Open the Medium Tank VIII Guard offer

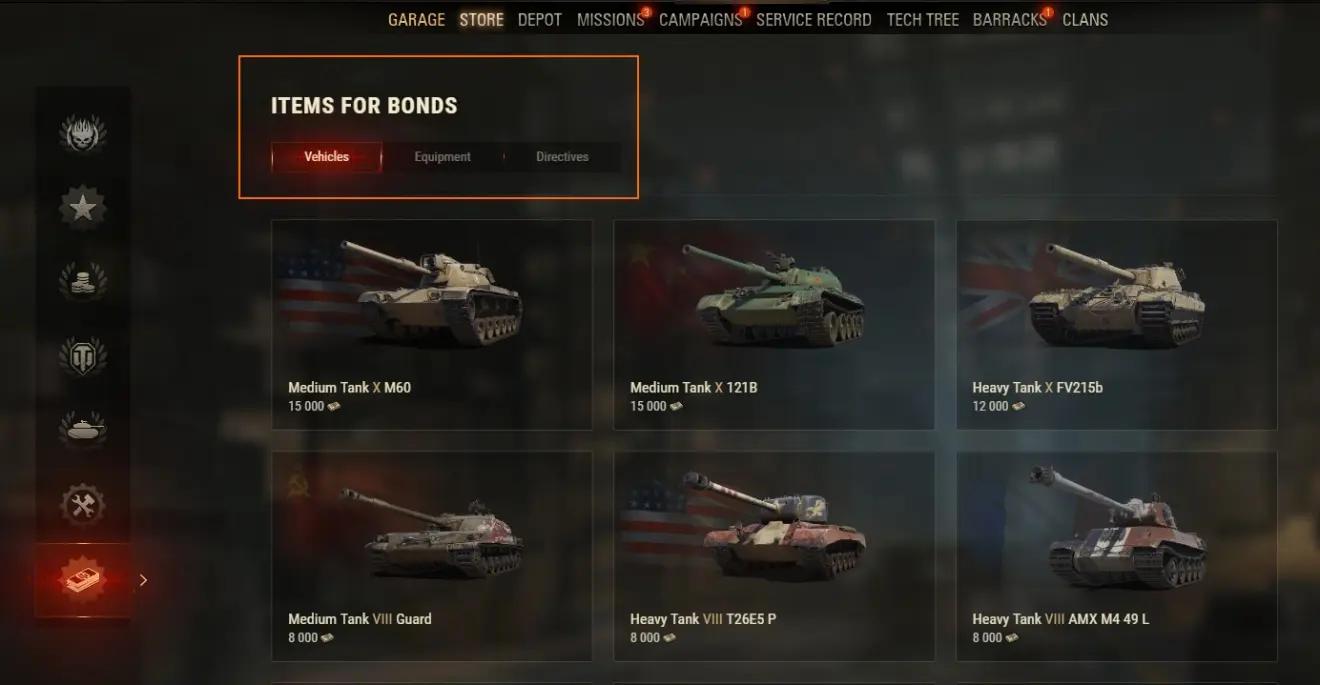(x=432, y=556)
